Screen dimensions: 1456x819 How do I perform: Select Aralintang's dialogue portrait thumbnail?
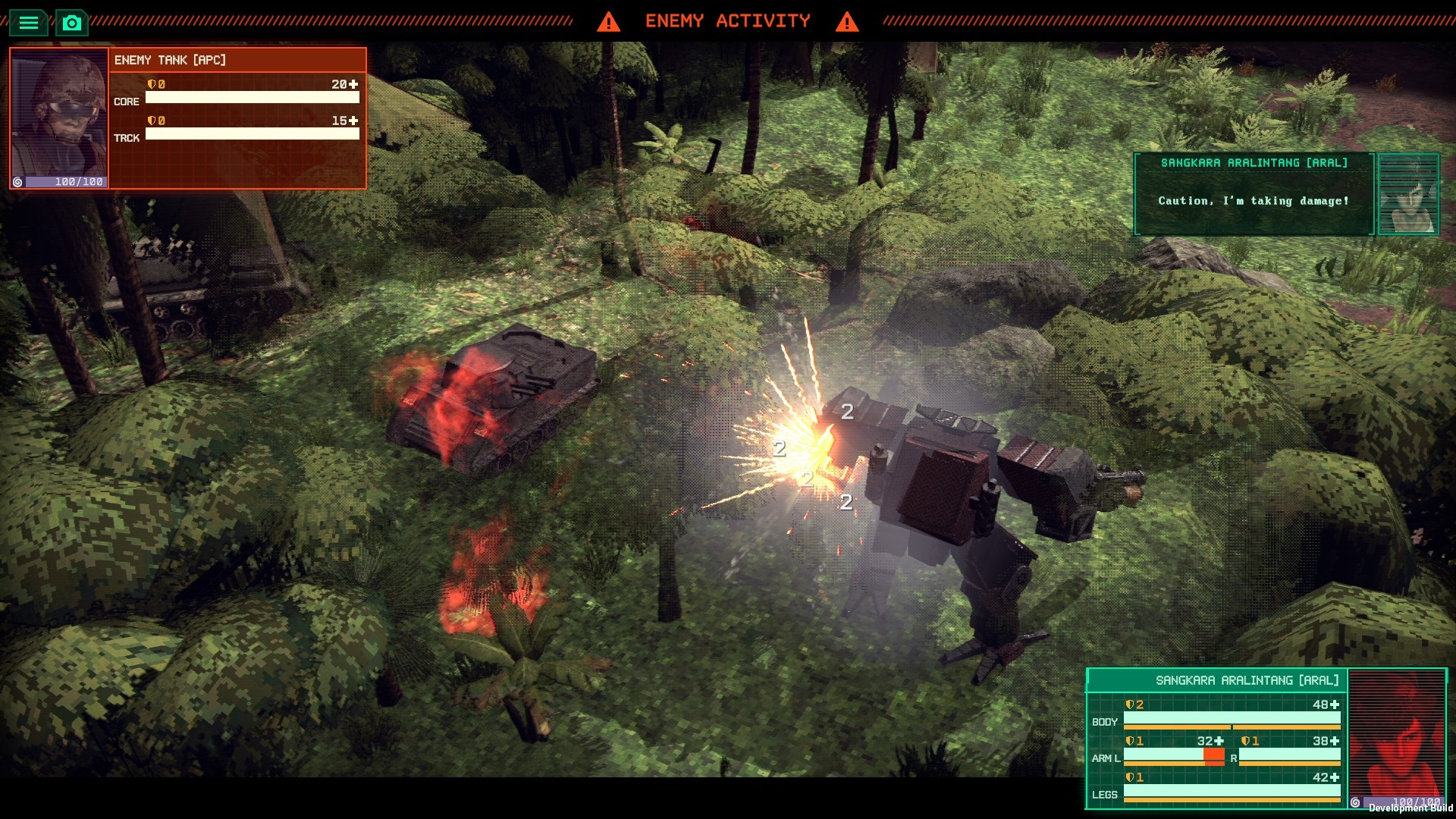coord(1408,194)
